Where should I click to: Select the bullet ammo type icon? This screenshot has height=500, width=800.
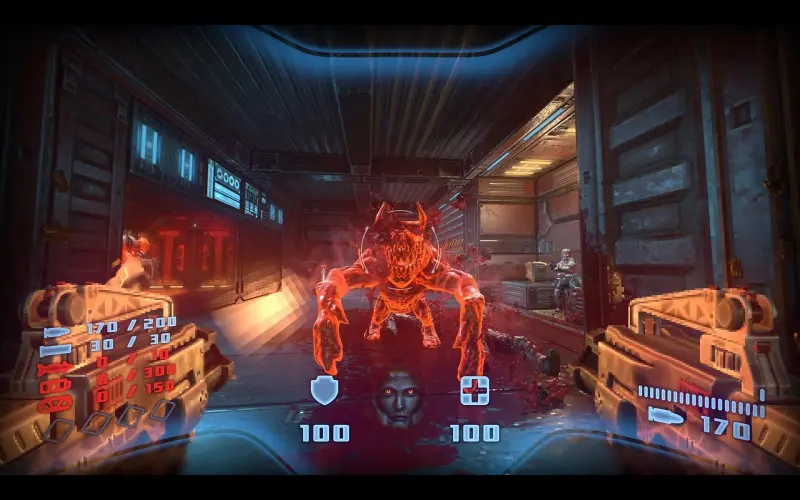56,331
